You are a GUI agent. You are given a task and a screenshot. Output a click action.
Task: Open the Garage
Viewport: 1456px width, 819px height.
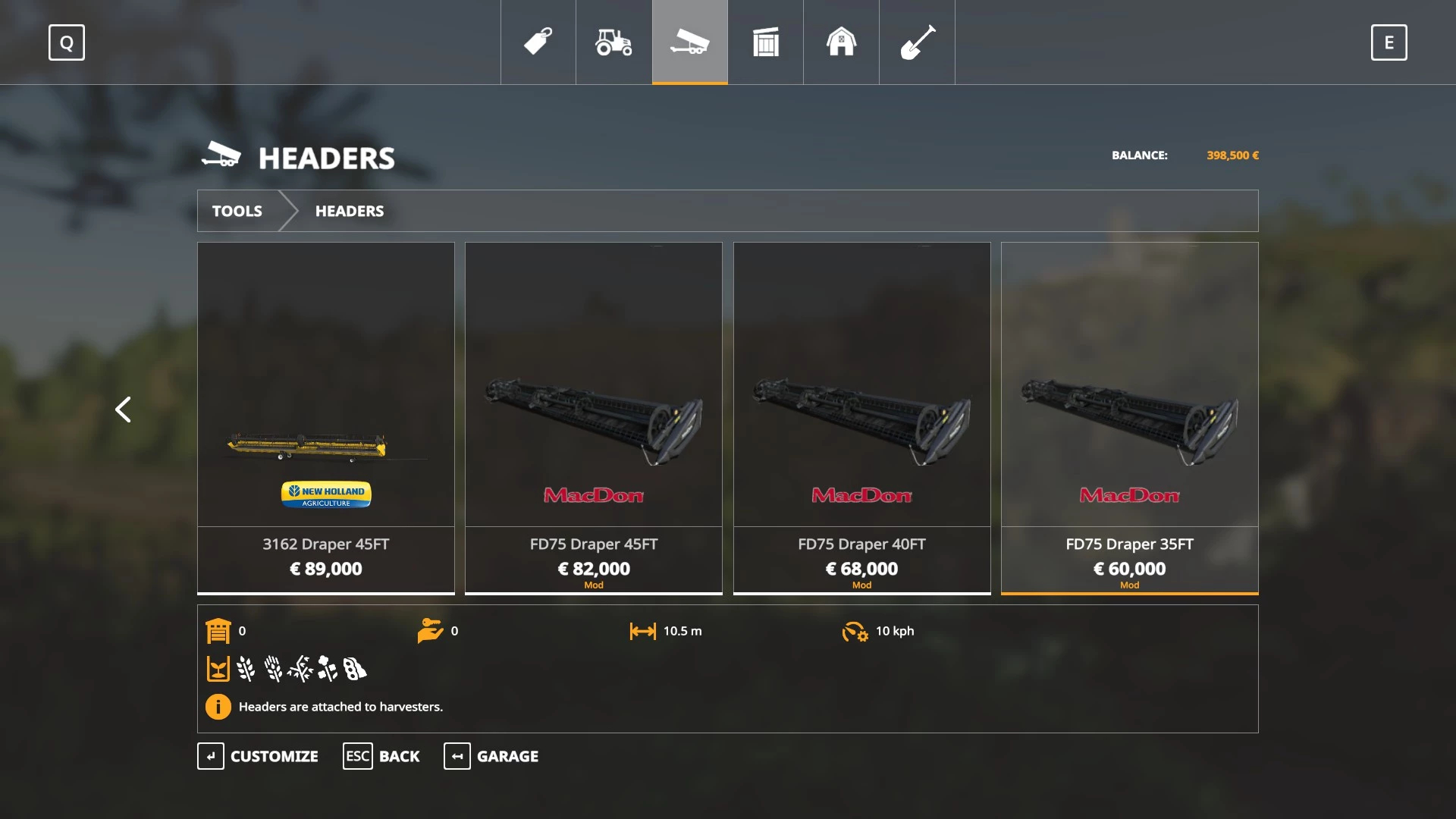click(491, 756)
